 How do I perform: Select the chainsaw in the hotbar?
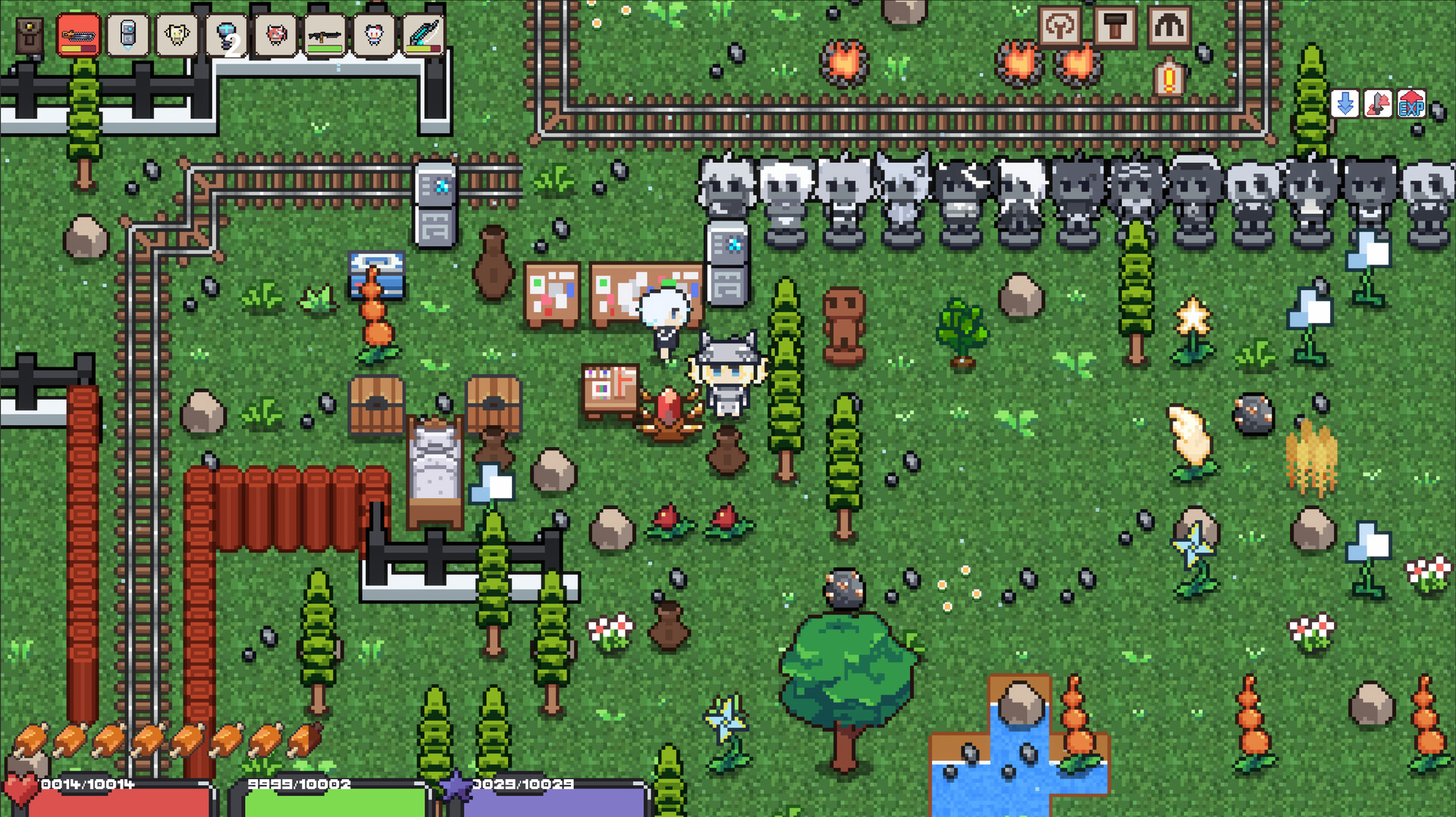pyautogui.click(x=78, y=34)
